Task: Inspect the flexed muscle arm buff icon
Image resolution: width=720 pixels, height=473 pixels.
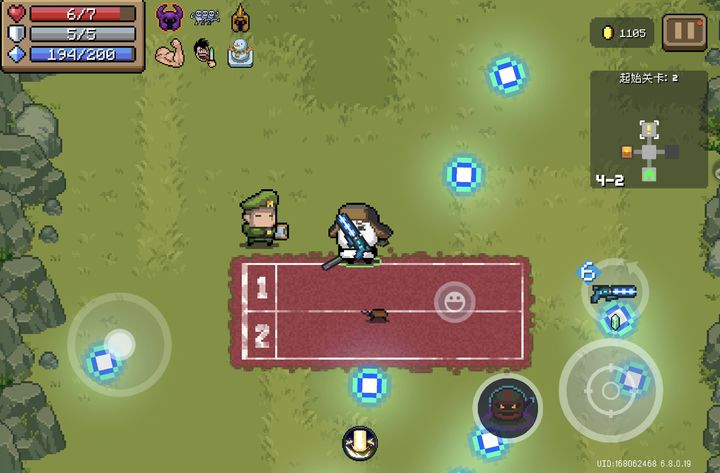Action: point(170,52)
